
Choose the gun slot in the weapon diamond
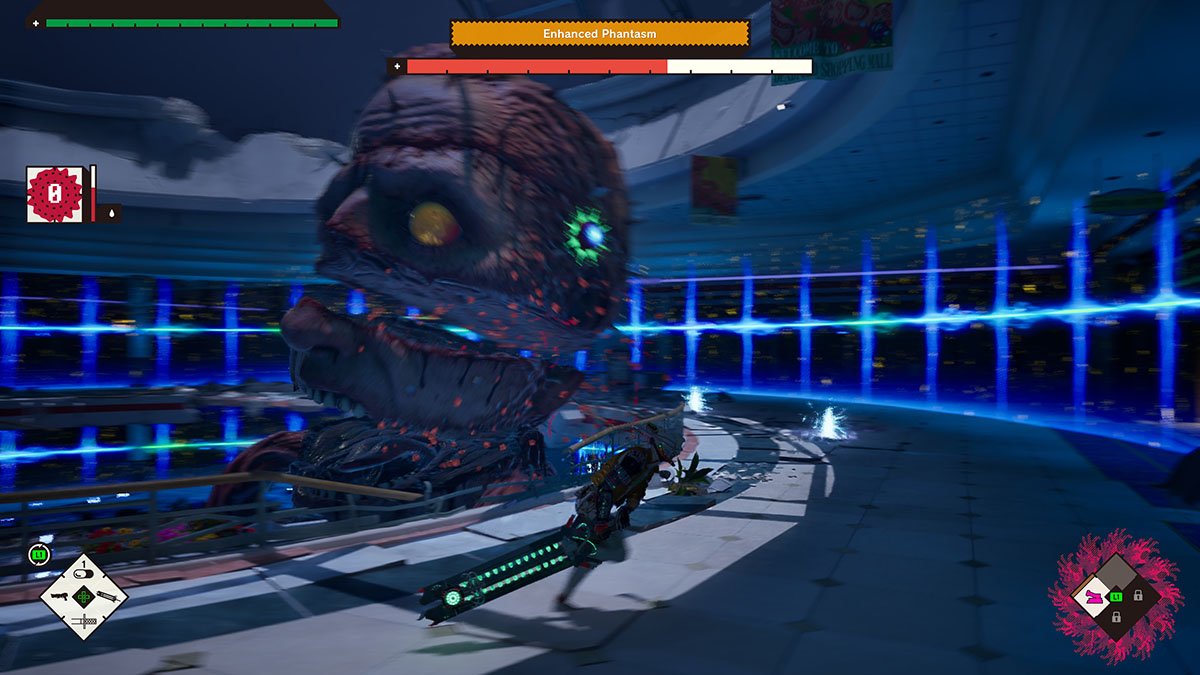[60, 596]
